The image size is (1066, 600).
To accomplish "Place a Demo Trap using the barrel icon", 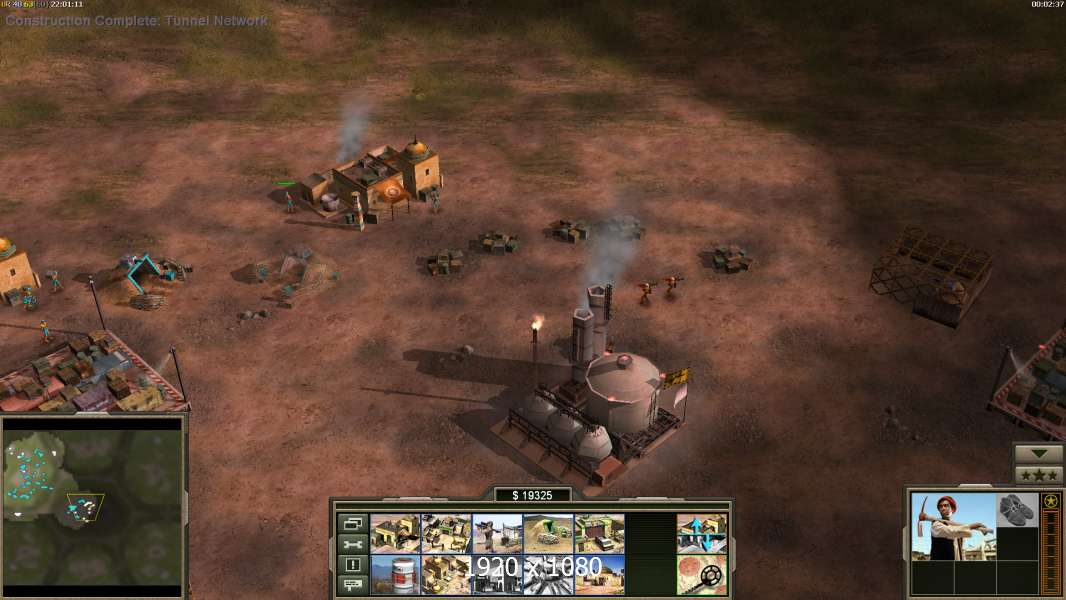I will pyautogui.click(x=395, y=574).
